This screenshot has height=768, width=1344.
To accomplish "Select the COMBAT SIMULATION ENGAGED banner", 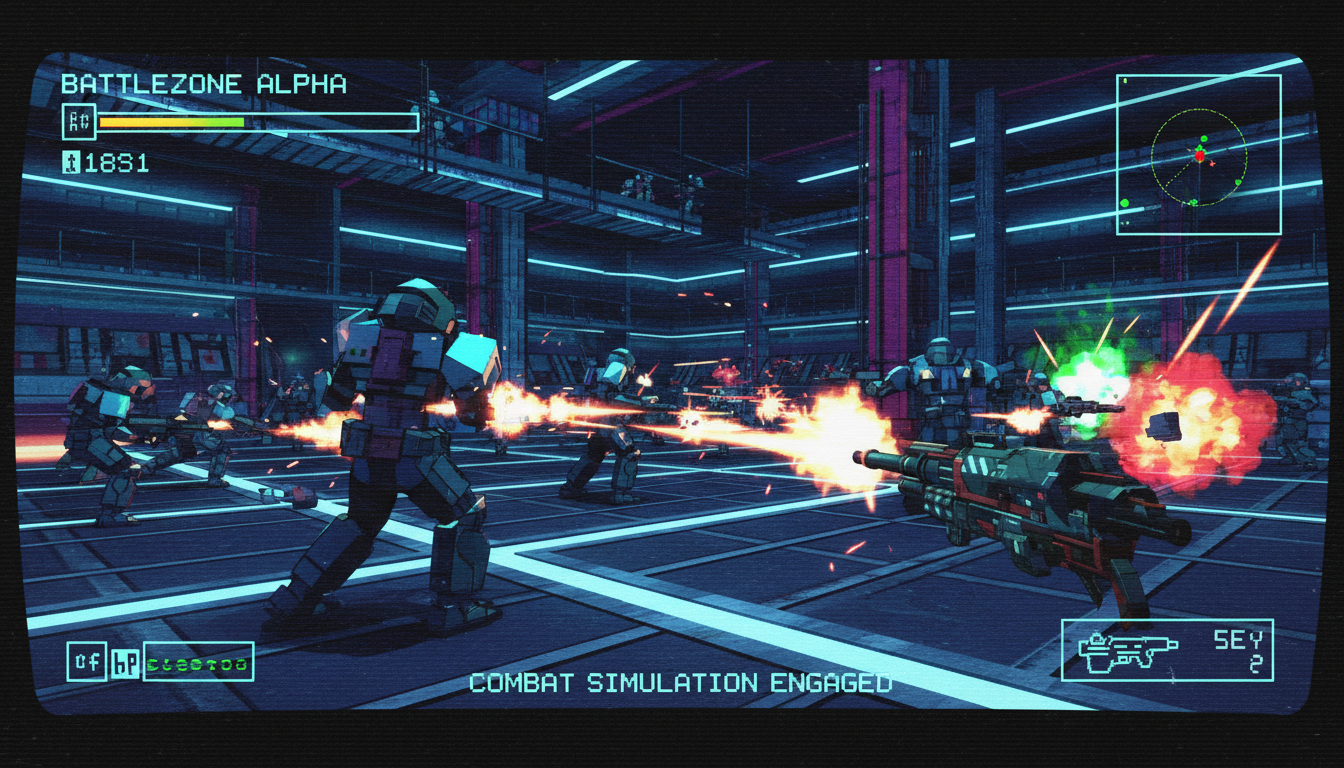I will click(x=680, y=686).
